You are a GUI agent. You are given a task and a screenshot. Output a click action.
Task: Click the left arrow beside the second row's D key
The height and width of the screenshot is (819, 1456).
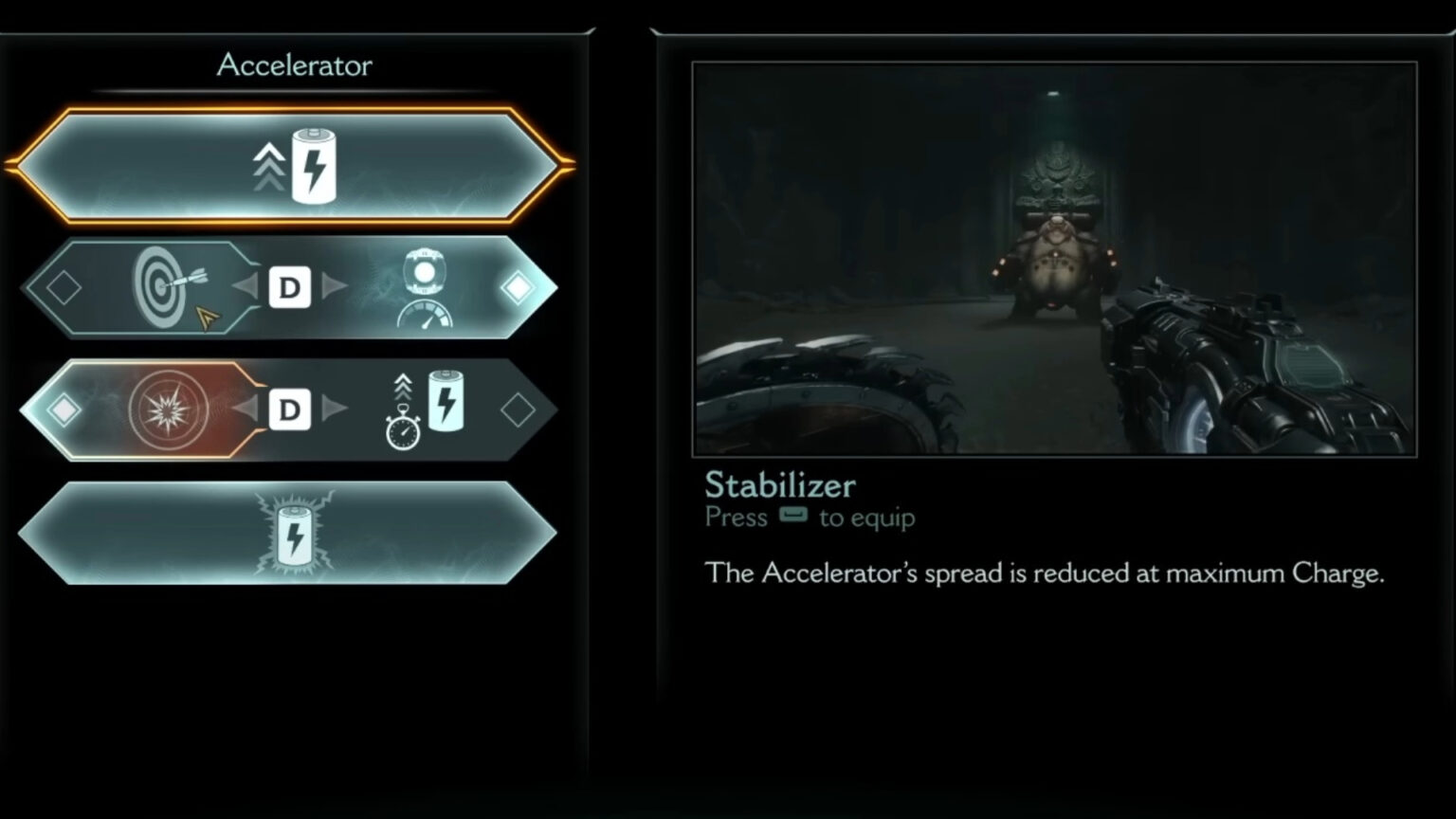(x=247, y=287)
